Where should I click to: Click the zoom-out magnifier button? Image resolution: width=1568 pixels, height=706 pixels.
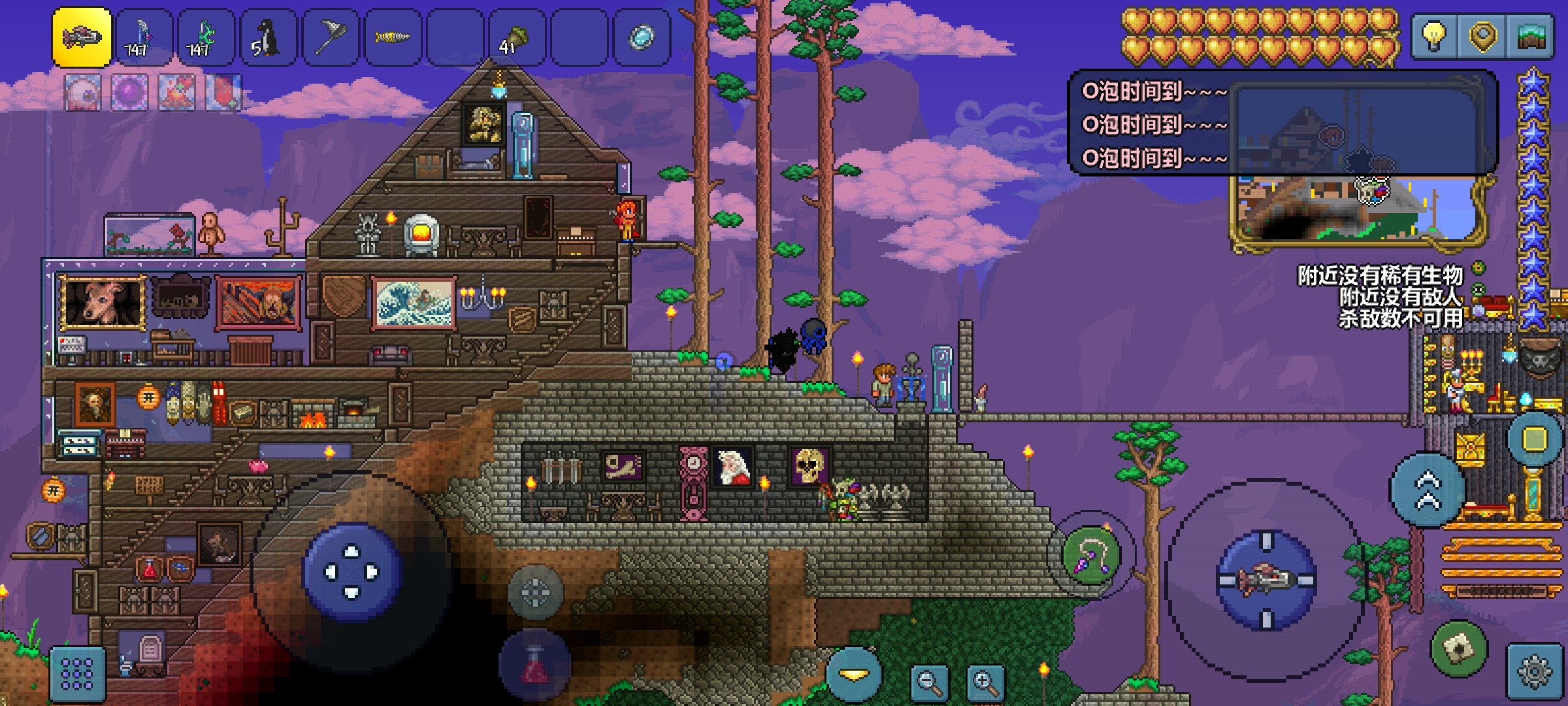click(x=930, y=682)
